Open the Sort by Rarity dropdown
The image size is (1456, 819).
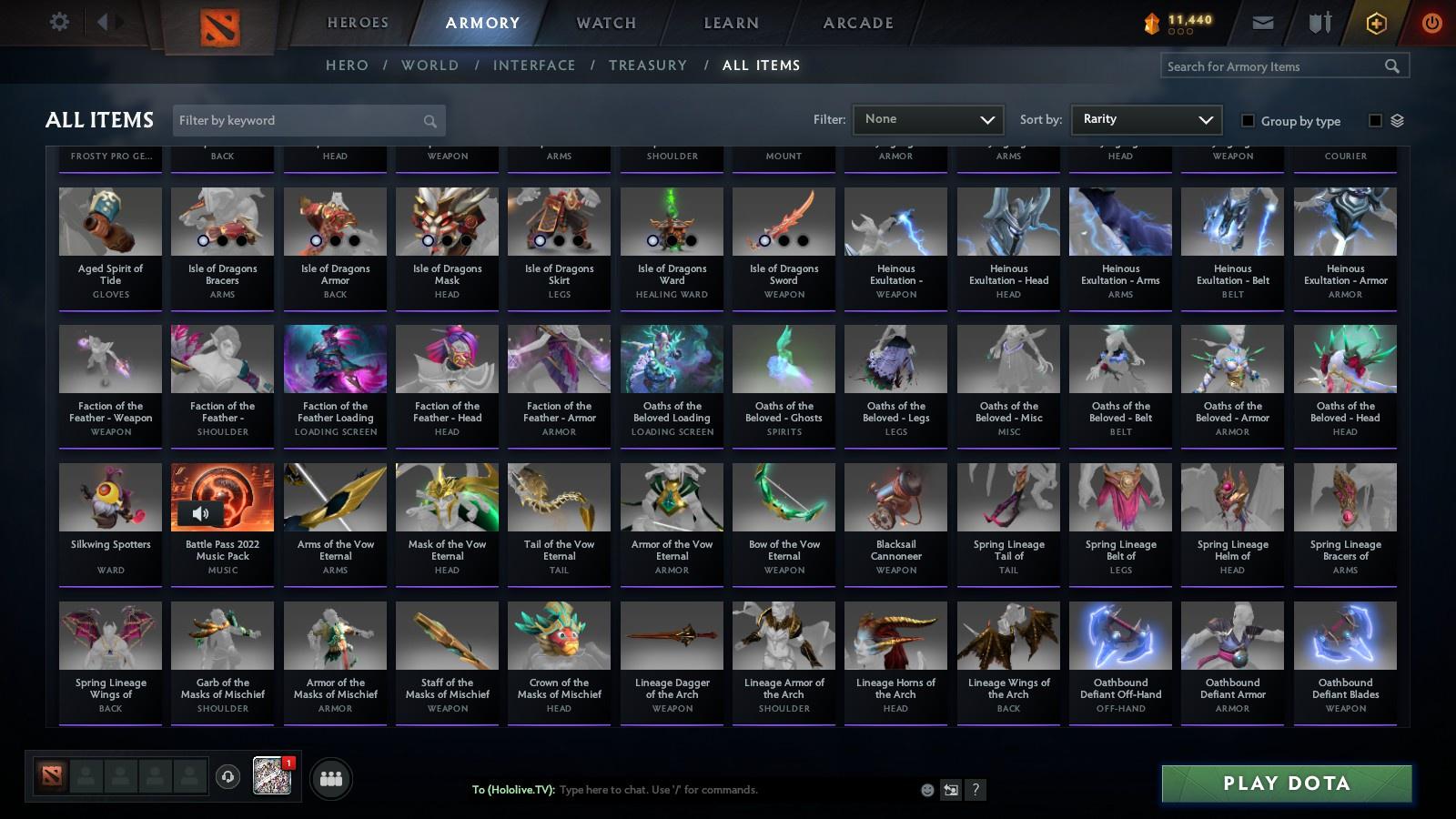pos(1146,119)
